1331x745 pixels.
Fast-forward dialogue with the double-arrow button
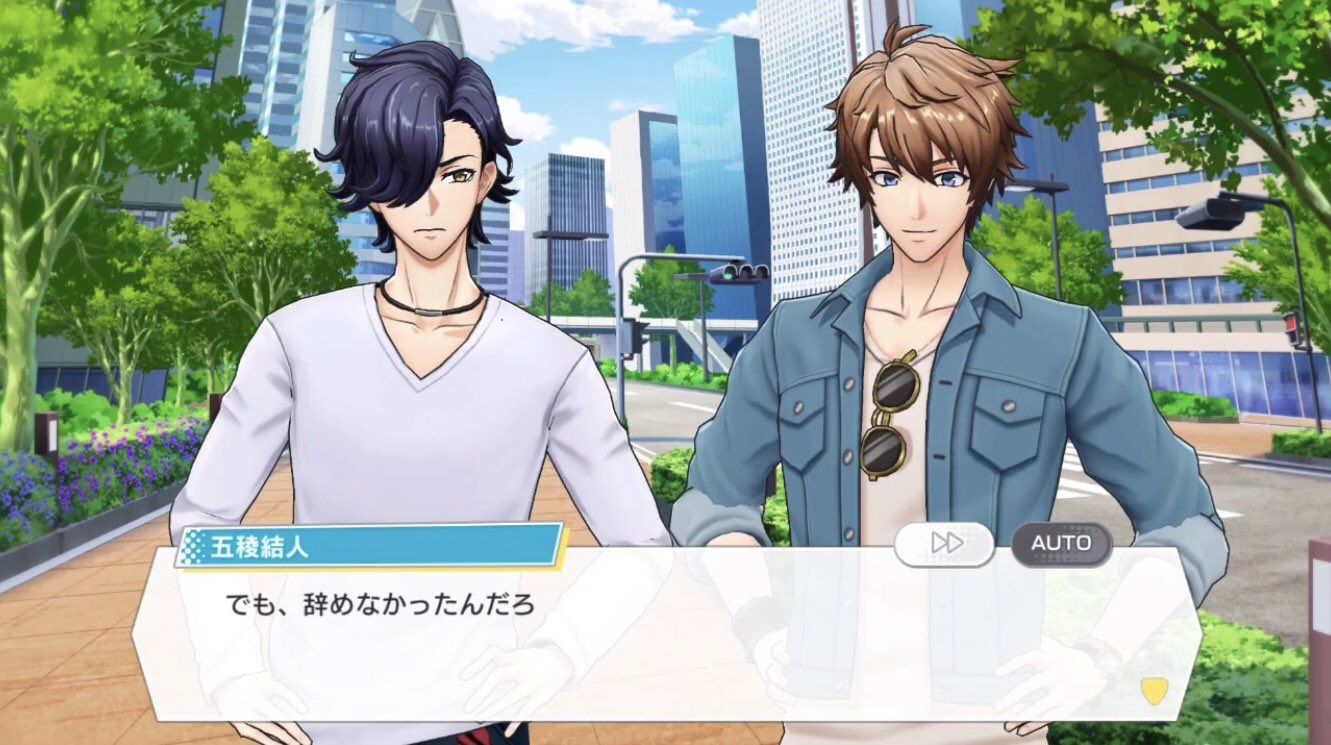tap(944, 544)
